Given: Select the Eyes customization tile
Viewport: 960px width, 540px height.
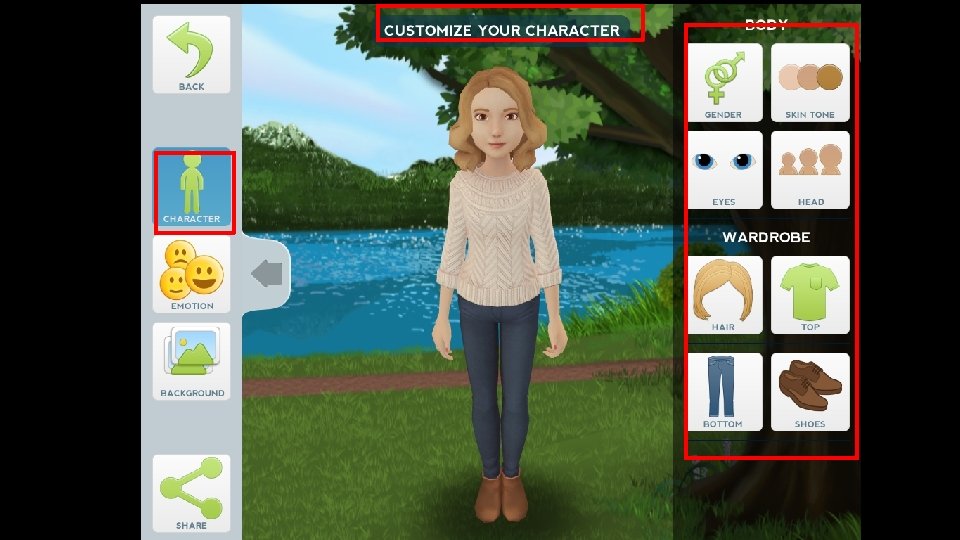Looking at the screenshot, I should coord(724,169).
